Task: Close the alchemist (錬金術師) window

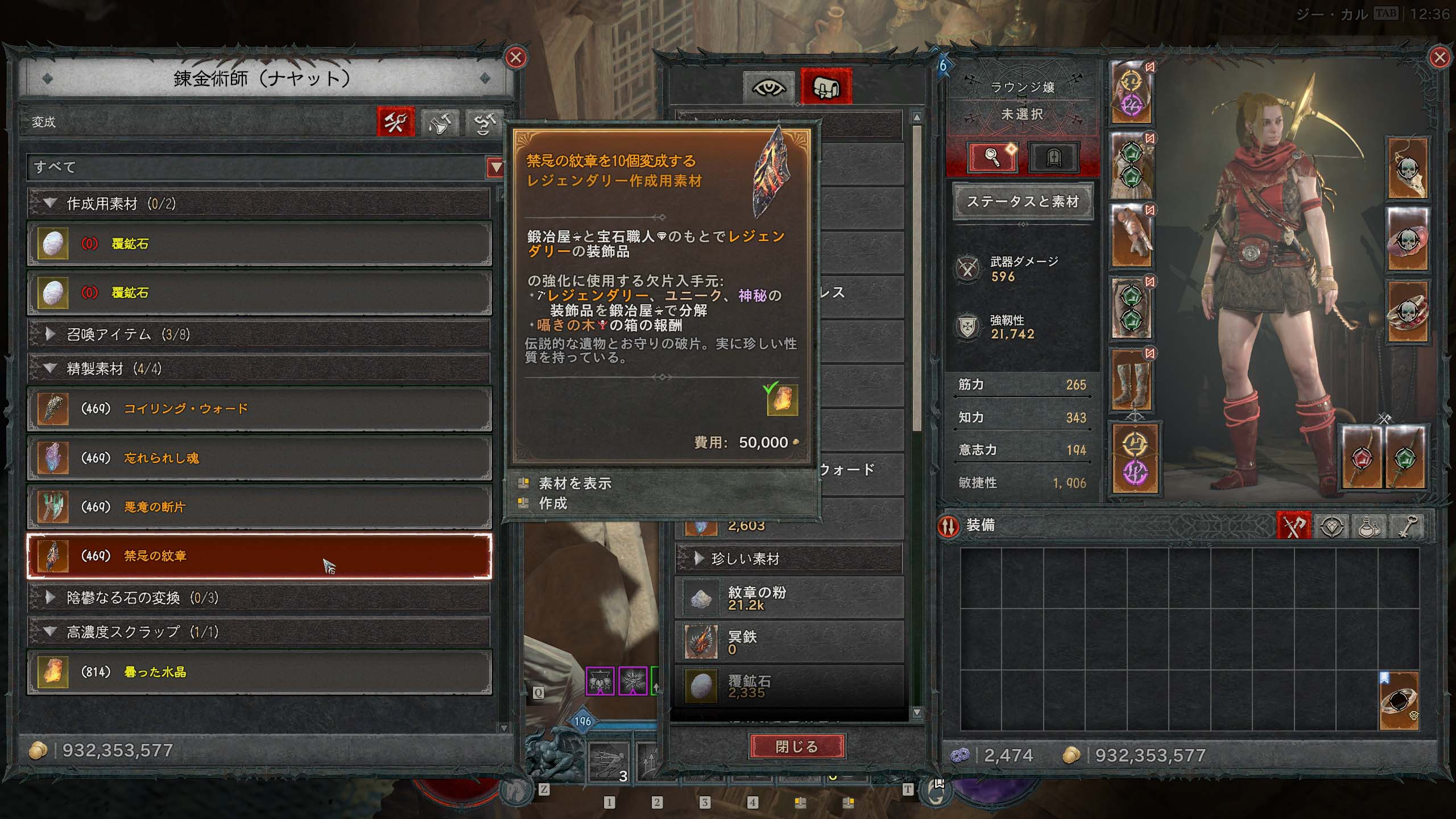Action: pyautogui.click(x=516, y=57)
